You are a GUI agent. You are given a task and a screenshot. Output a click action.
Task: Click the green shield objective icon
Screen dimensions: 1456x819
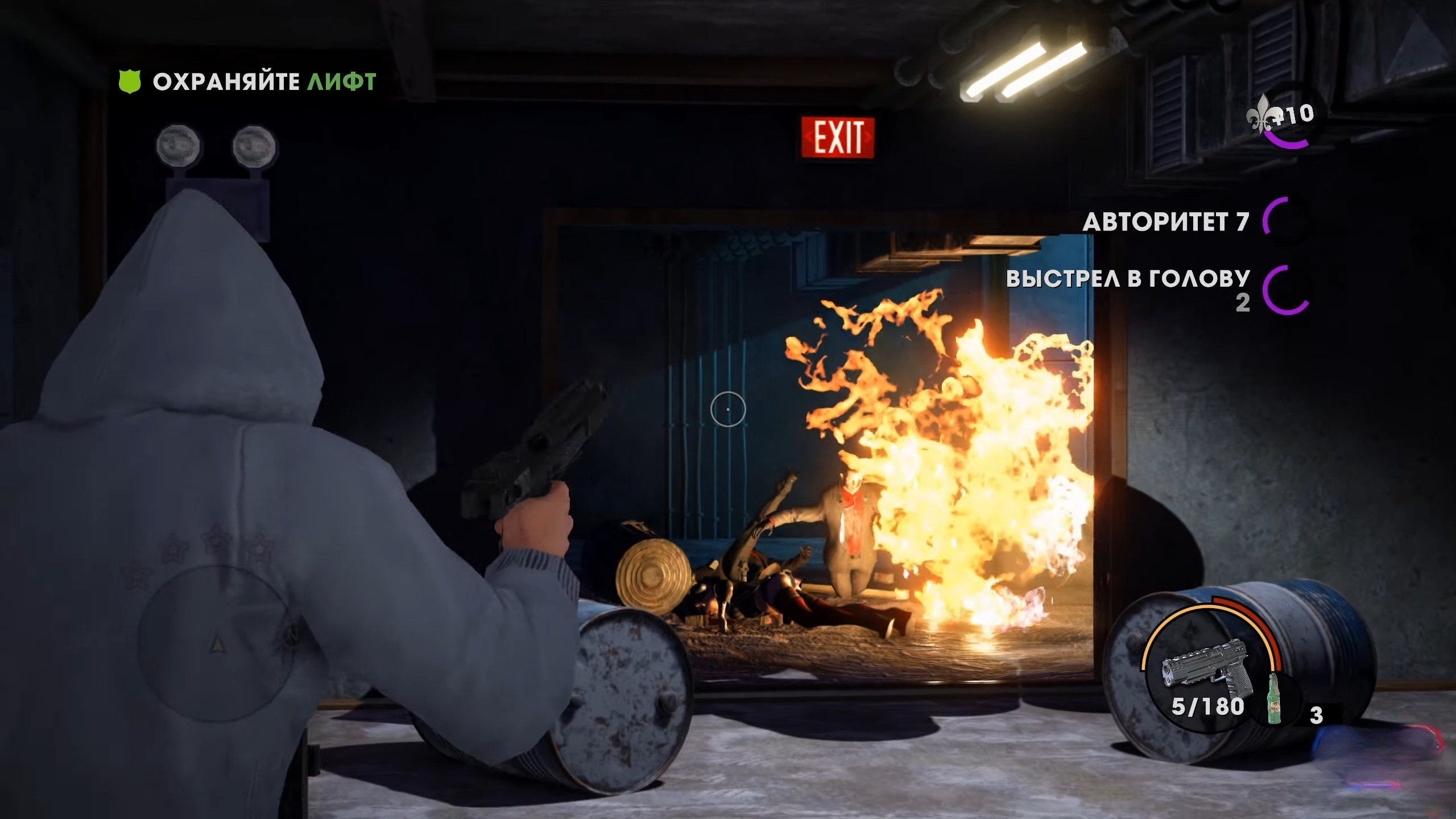pos(129,82)
